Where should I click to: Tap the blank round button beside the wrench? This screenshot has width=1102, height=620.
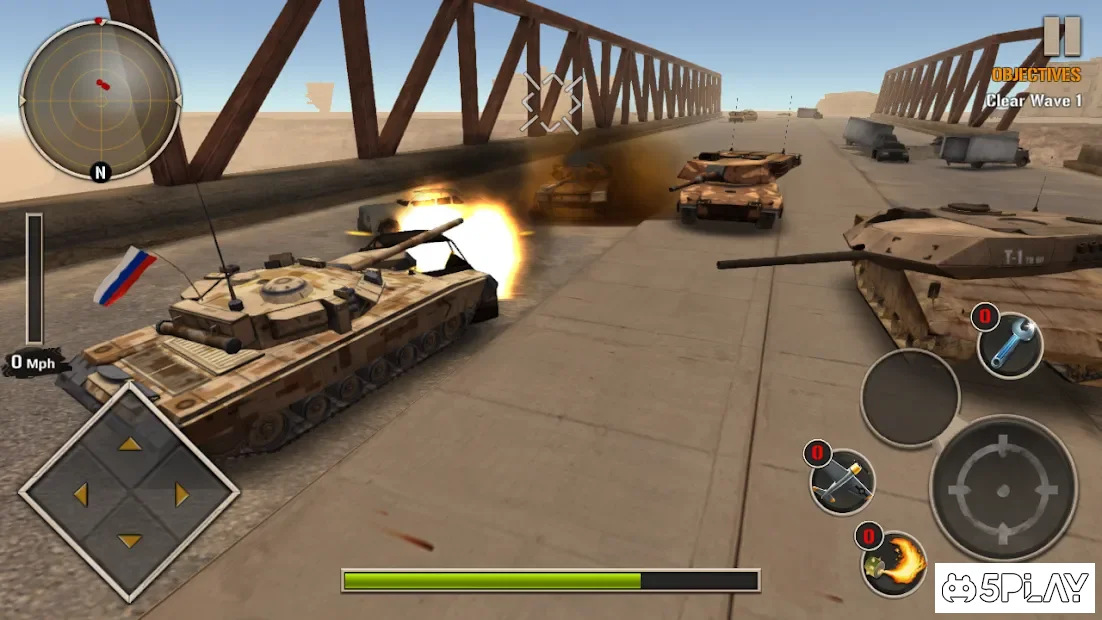(x=910, y=398)
